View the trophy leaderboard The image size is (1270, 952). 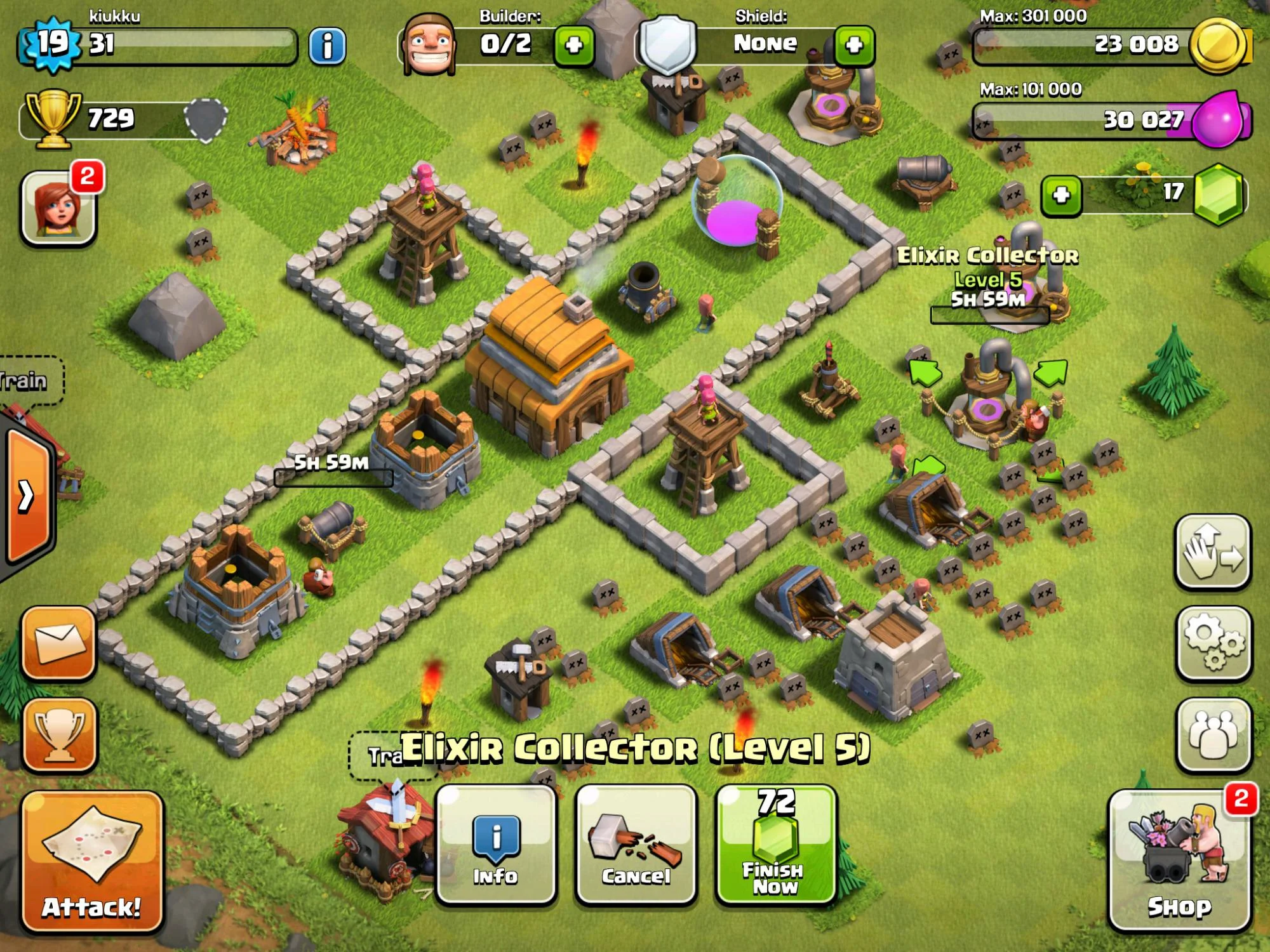(59, 734)
